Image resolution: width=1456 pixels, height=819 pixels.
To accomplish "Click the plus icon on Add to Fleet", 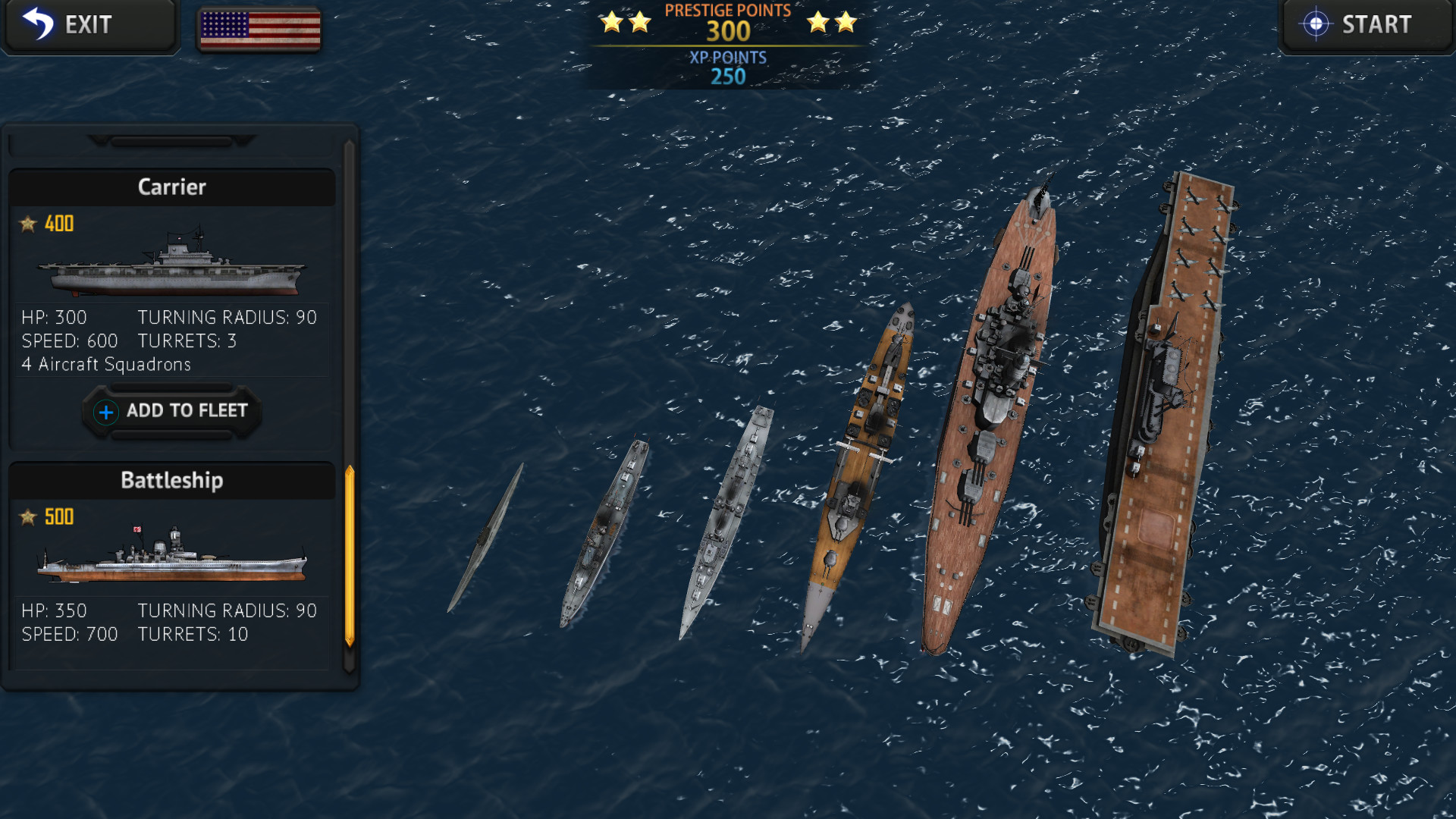I will pos(105,412).
